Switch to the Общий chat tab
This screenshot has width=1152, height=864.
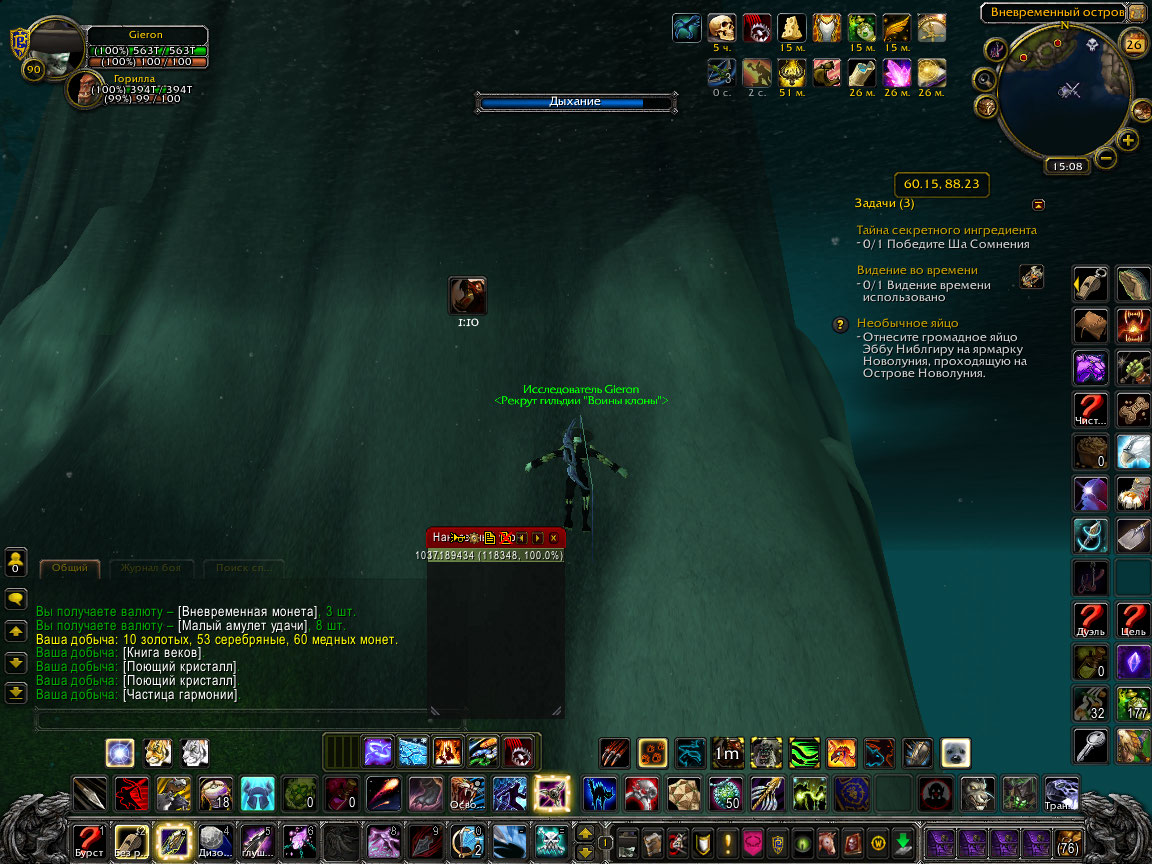point(69,568)
